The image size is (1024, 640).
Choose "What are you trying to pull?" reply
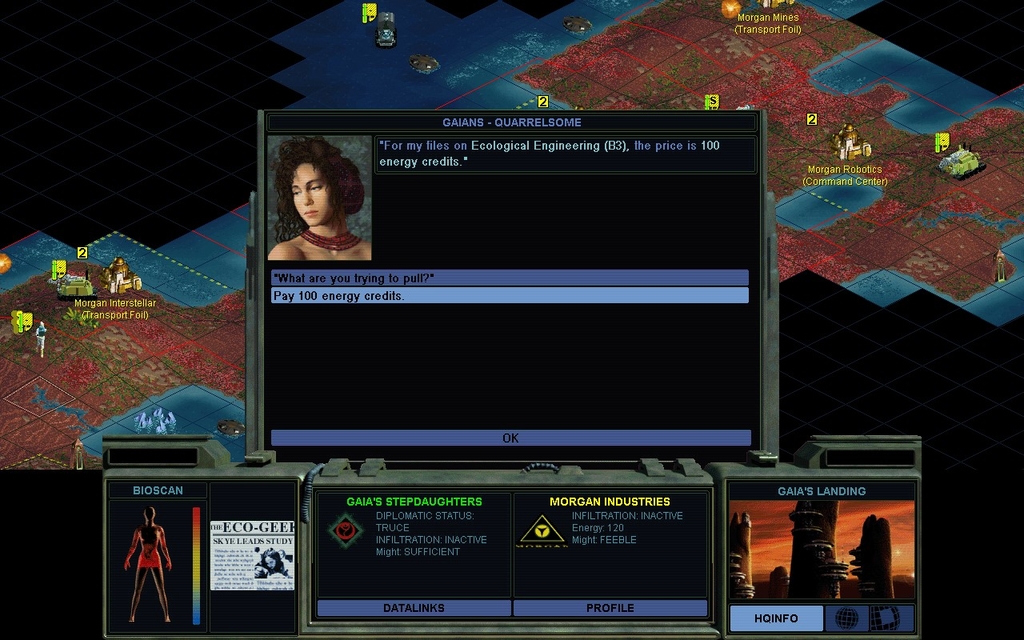pyautogui.click(x=509, y=277)
